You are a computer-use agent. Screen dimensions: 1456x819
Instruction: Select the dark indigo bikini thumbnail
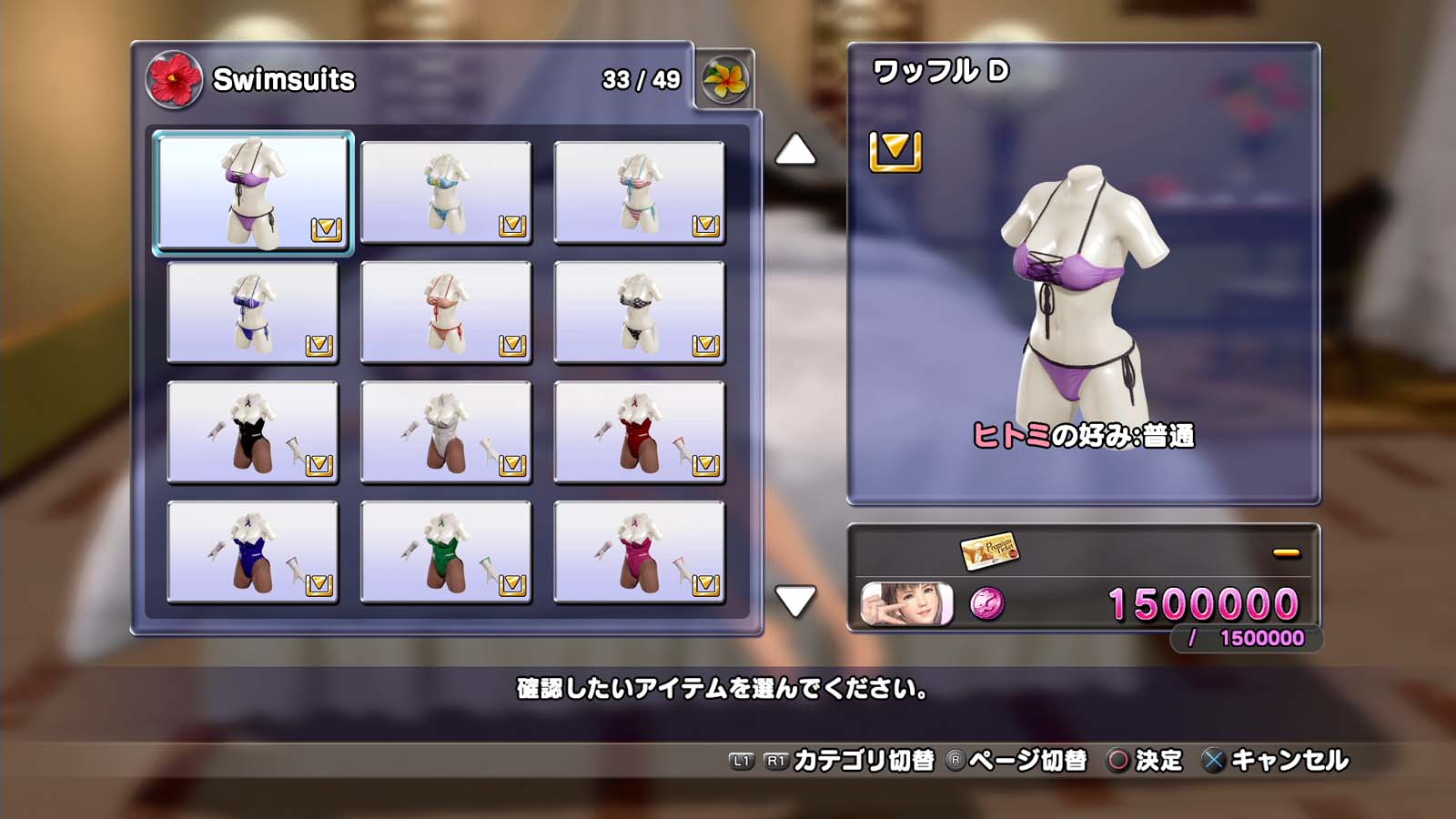(253, 312)
